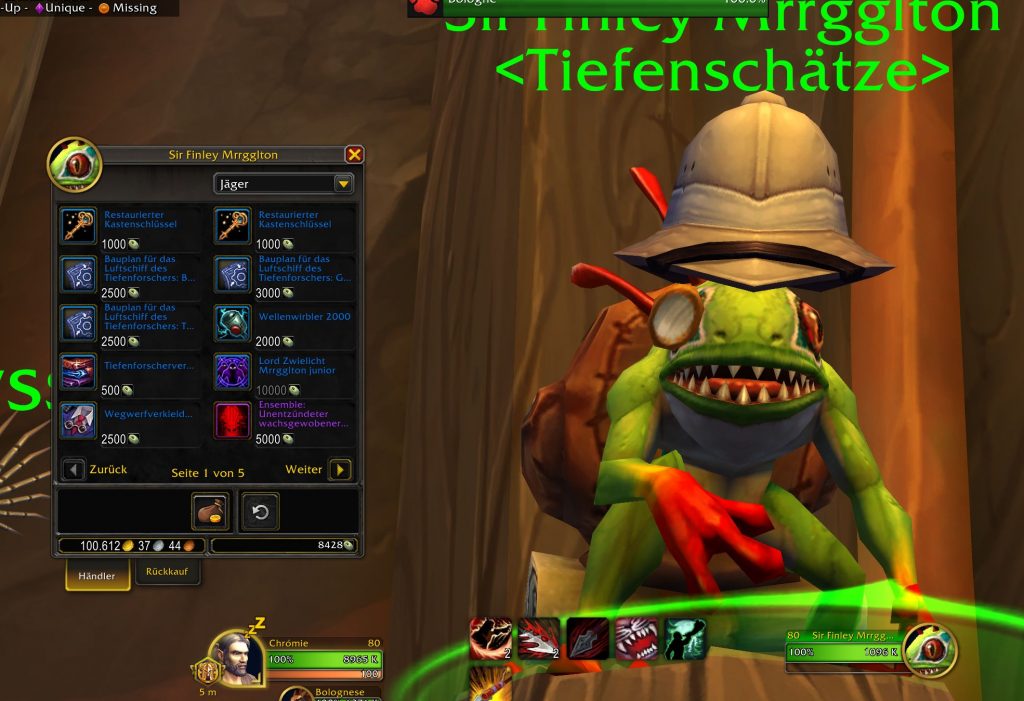Click Sir Finley target frame portrait
Screen dimensions: 1024x701
pyautogui.click(x=930, y=650)
